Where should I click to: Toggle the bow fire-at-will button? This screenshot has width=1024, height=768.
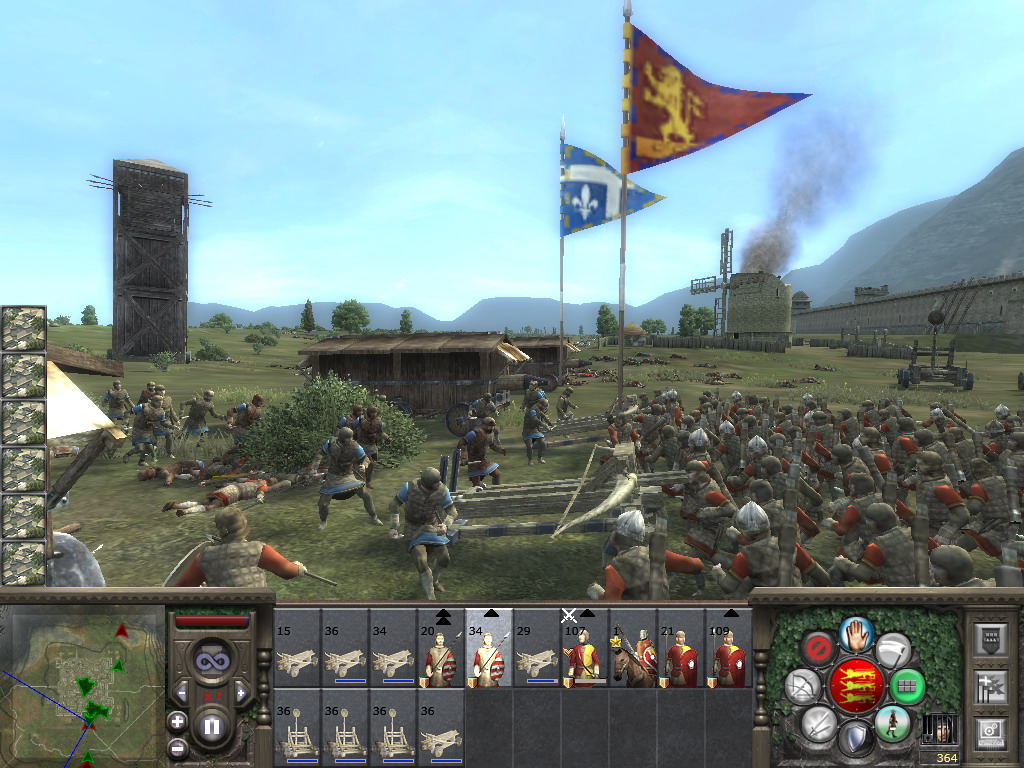(804, 686)
